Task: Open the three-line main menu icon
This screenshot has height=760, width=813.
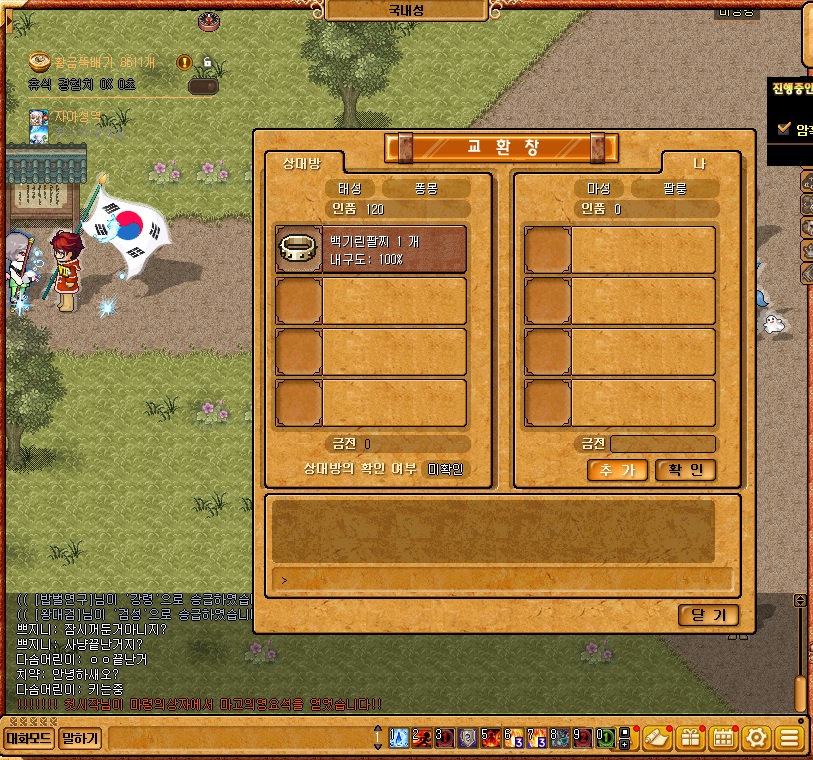Action: (x=790, y=739)
